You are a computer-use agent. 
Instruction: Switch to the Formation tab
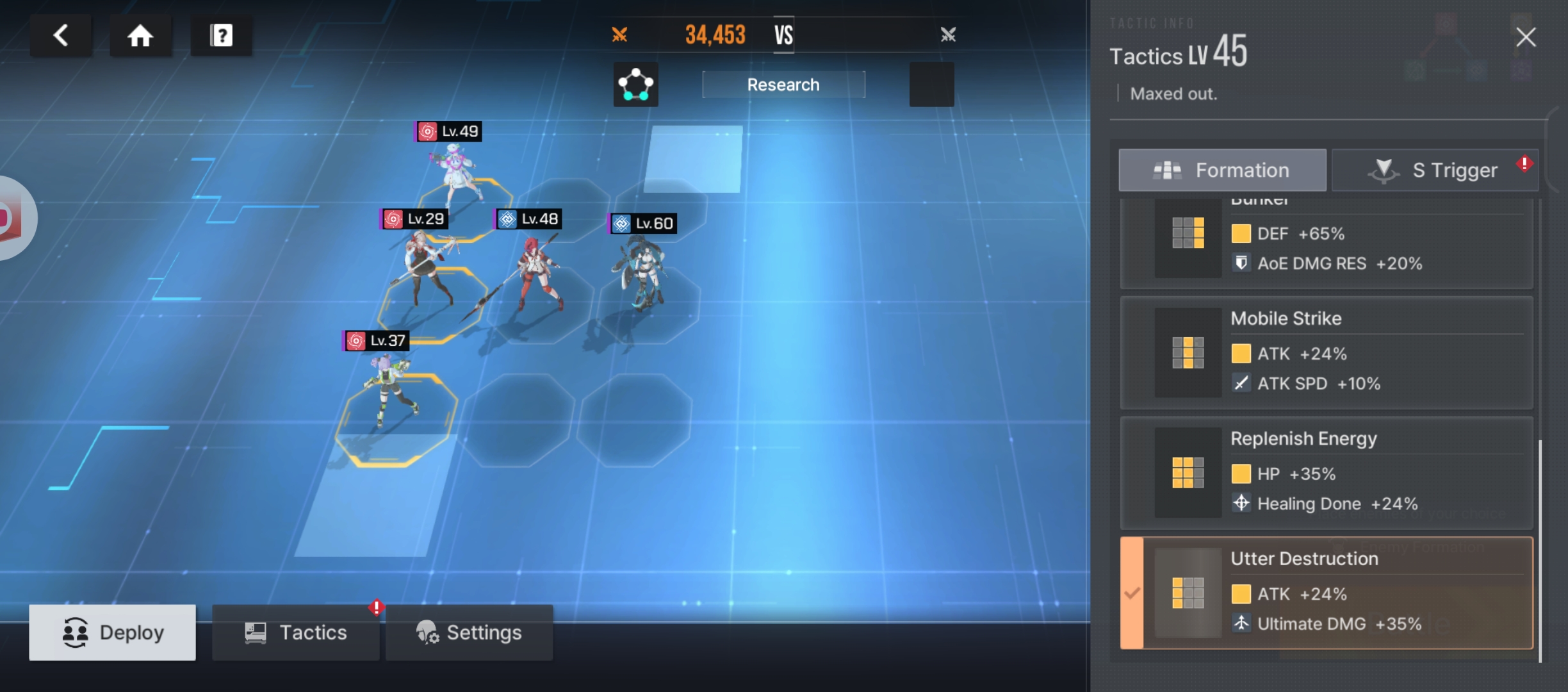click(1222, 170)
